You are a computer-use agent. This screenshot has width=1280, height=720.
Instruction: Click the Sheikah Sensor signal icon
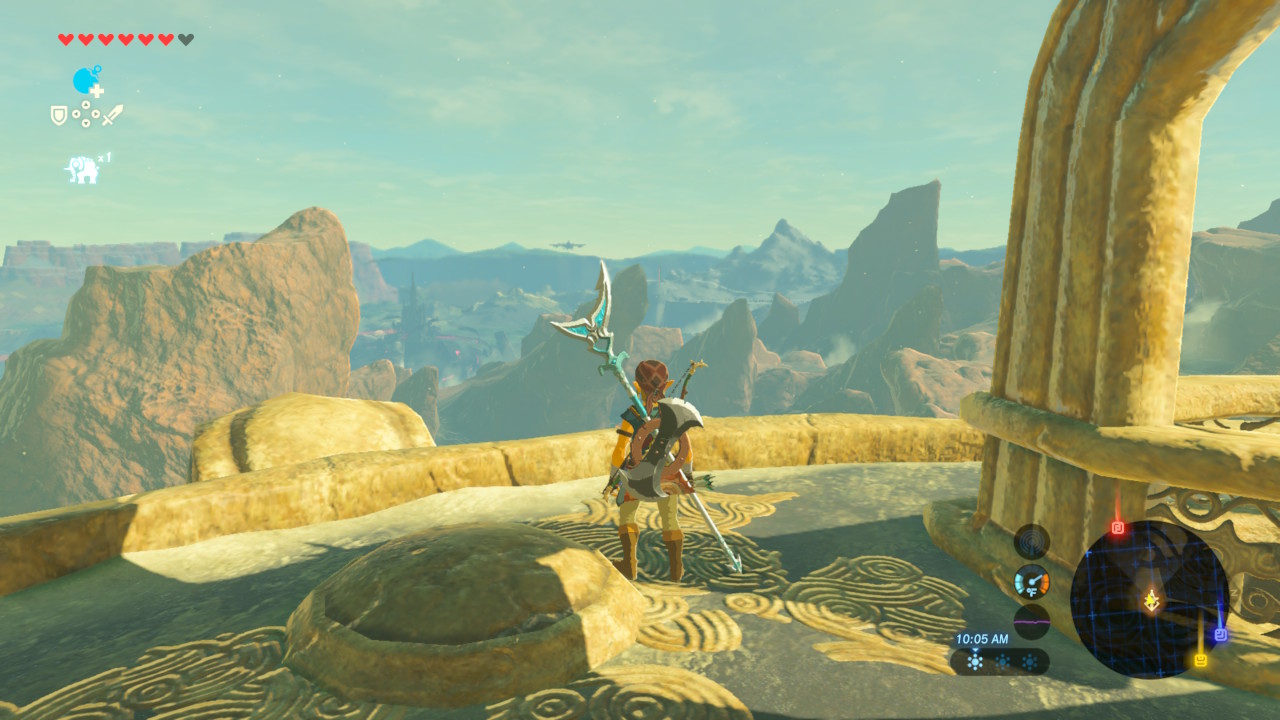(1031, 541)
